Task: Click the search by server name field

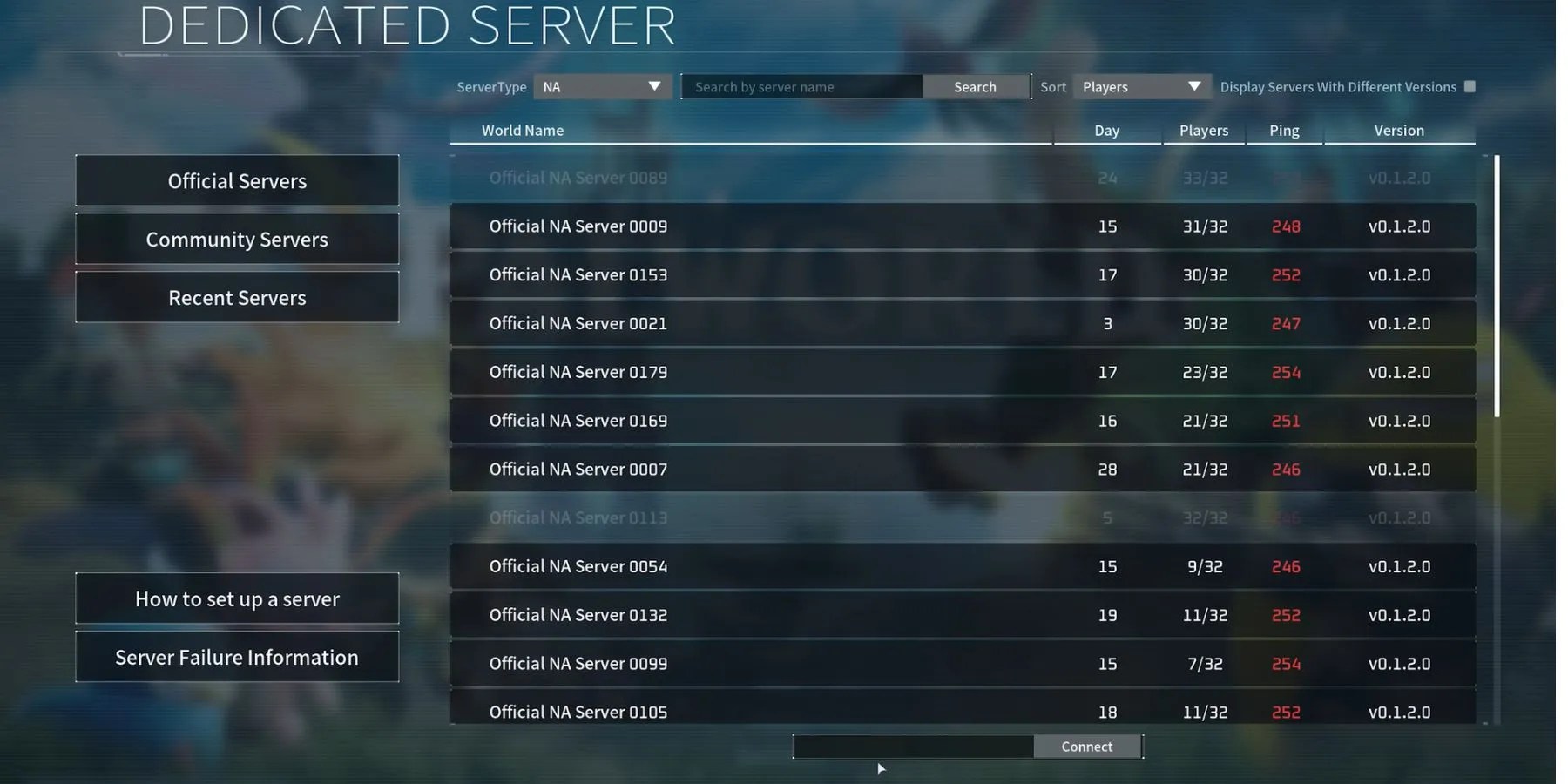Action: point(801,86)
